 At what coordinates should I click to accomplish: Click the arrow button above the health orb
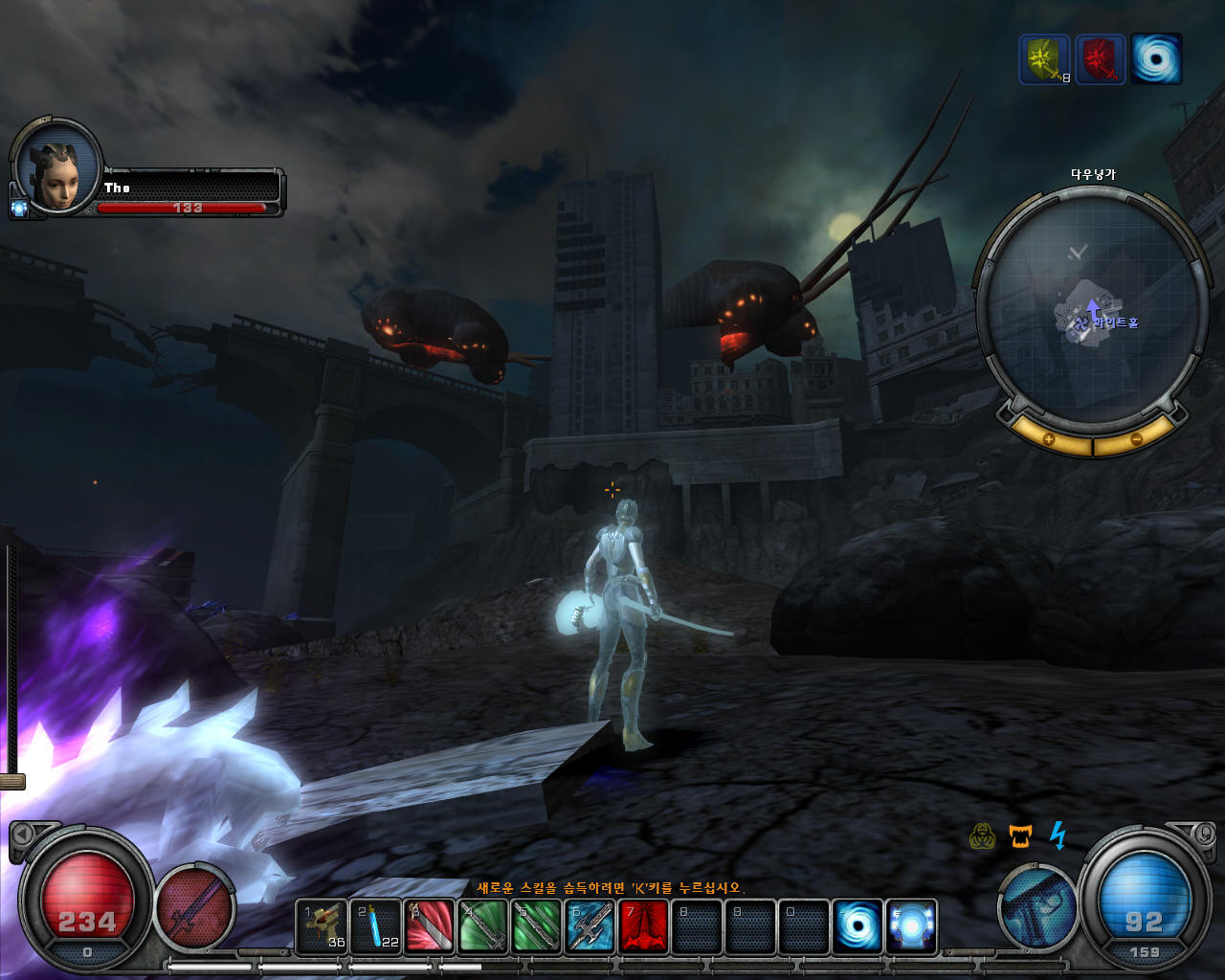pyautogui.click(x=21, y=835)
